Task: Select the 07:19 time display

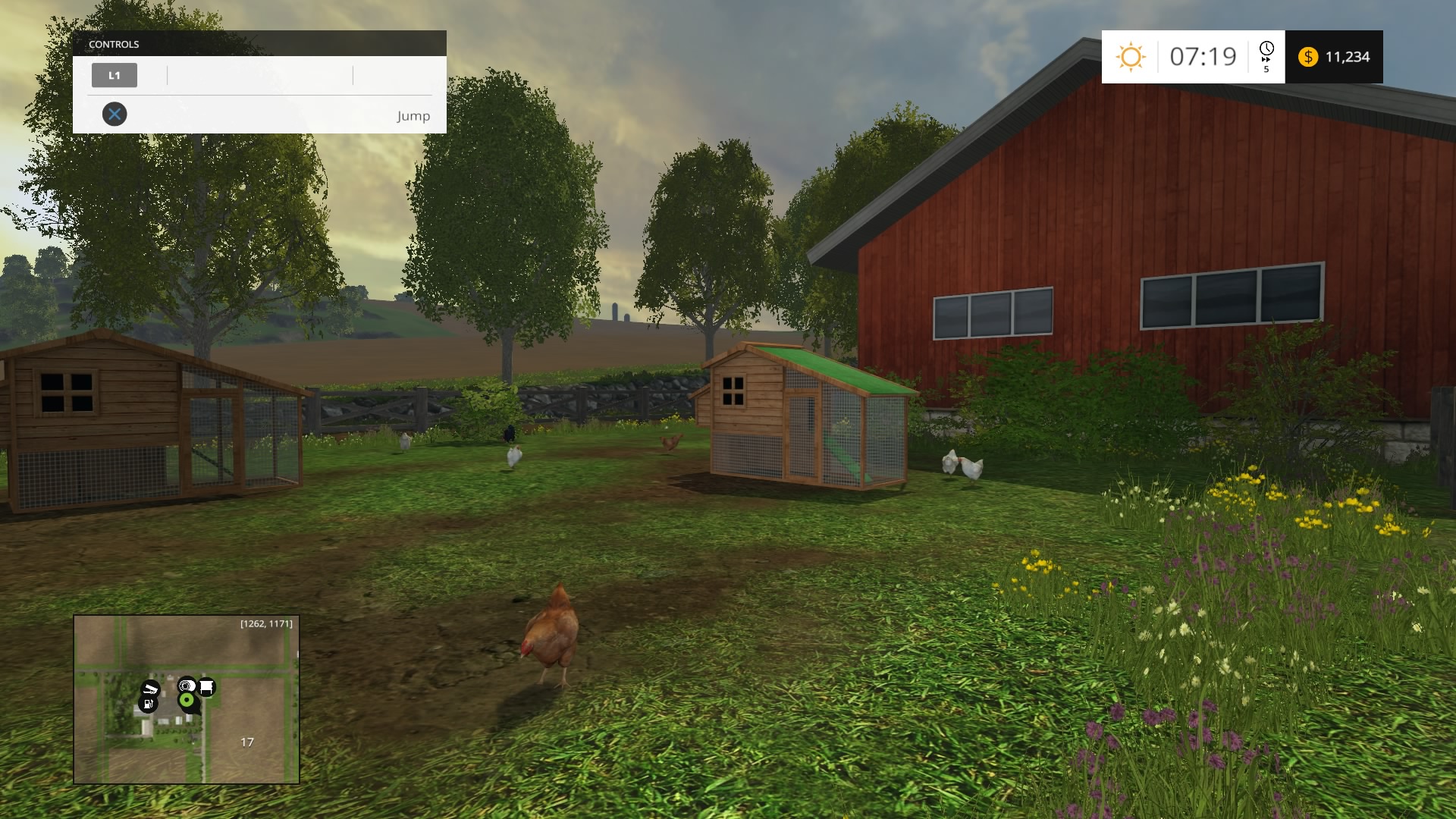Action: tap(1203, 55)
